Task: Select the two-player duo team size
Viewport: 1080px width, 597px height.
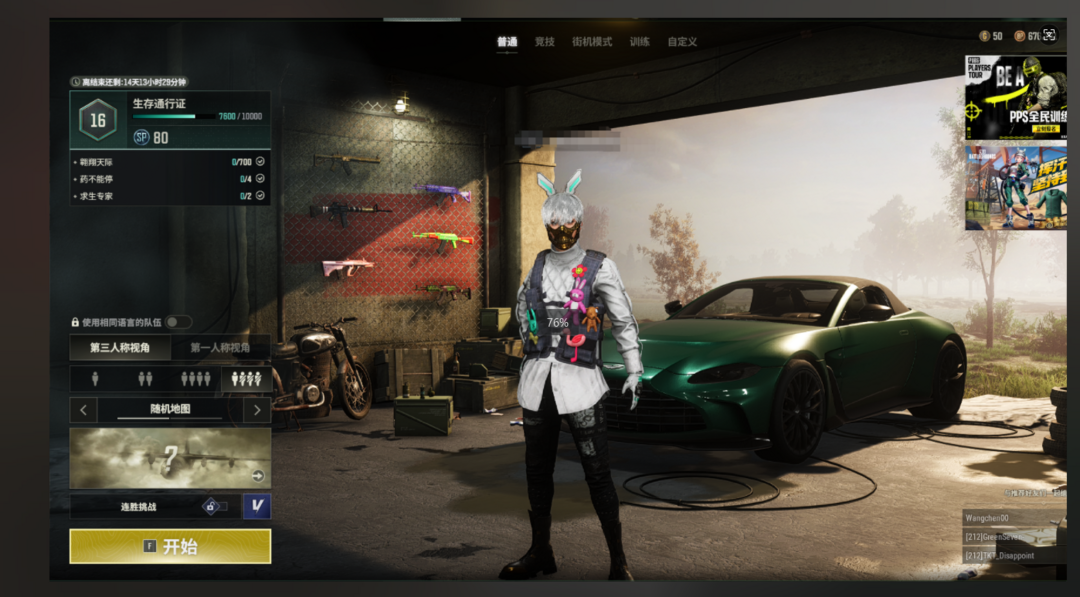Action: [145, 379]
